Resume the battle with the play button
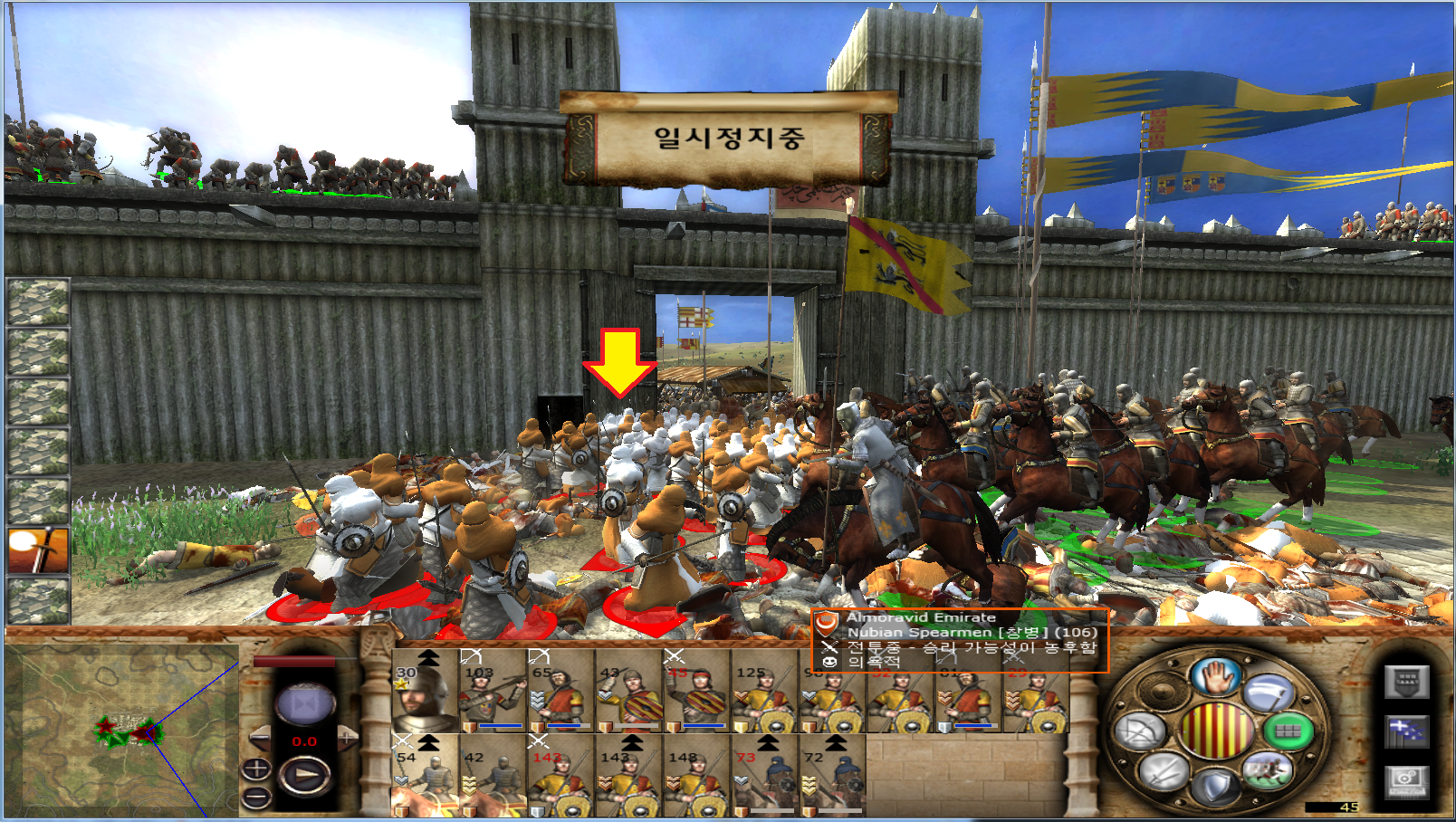Viewport: 1456px width, 822px height. tap(304, 776)
